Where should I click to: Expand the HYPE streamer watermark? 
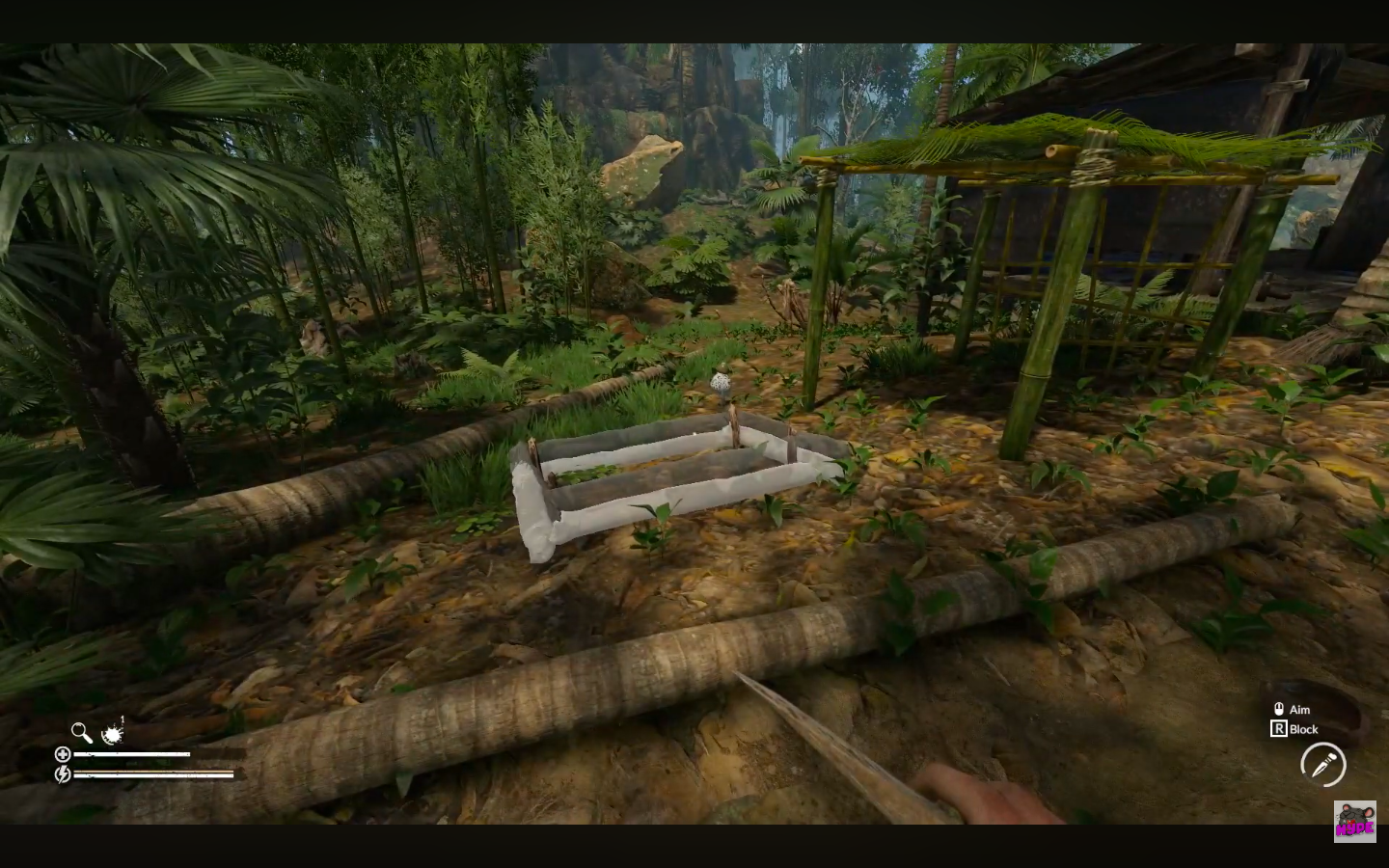tap(1356, 824)
